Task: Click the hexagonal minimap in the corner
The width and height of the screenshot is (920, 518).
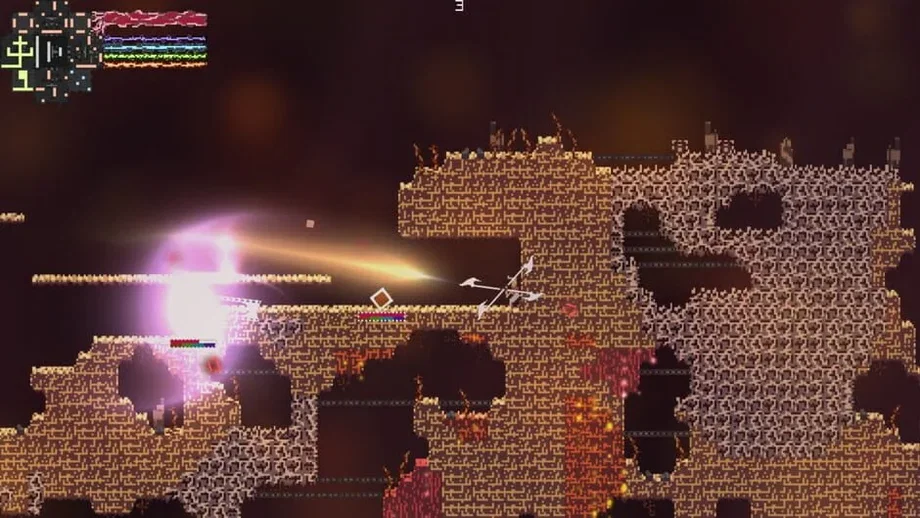Action: pyautogui.click(x=48, y=47)
